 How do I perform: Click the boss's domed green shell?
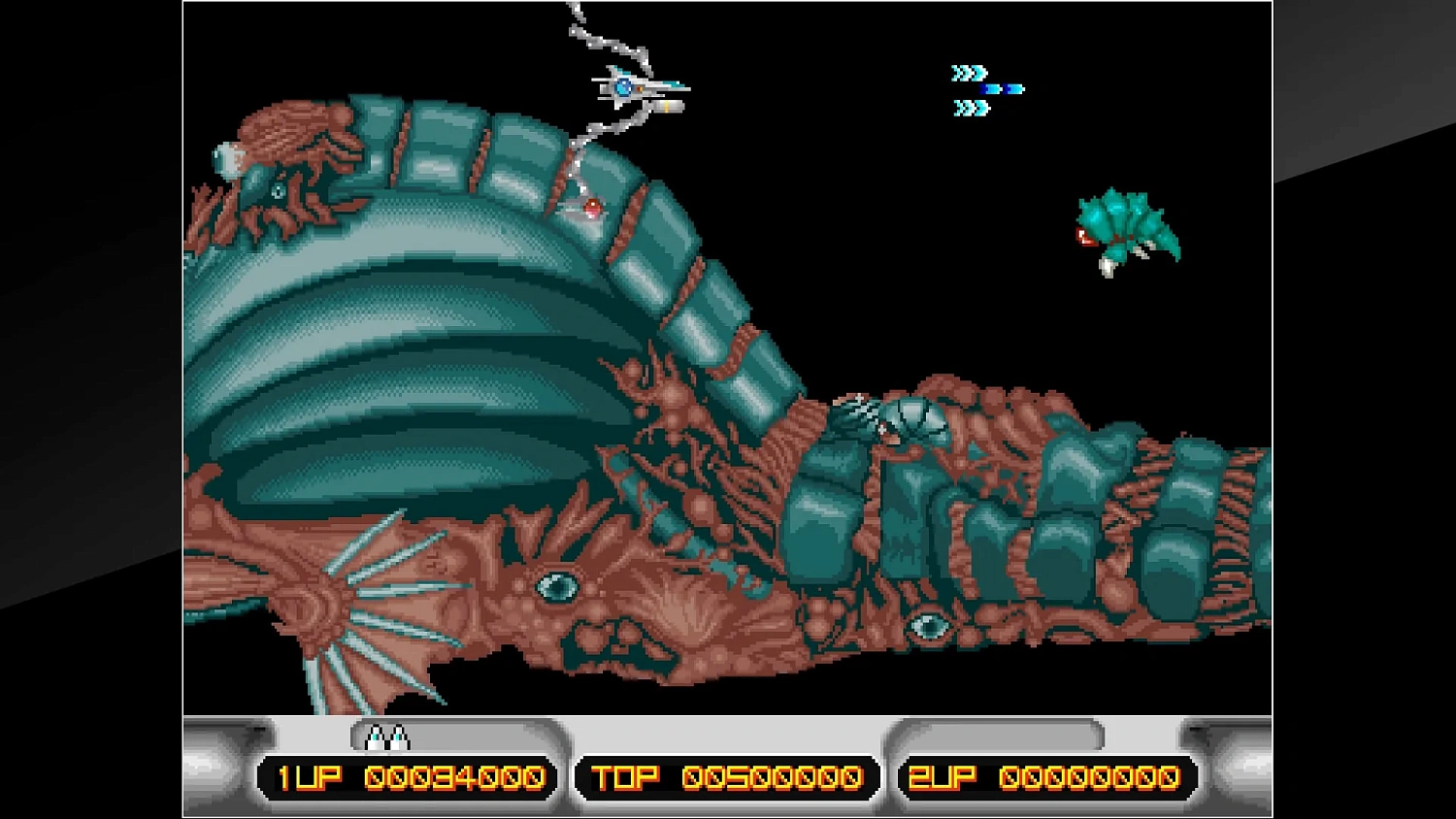coord(388,388)
